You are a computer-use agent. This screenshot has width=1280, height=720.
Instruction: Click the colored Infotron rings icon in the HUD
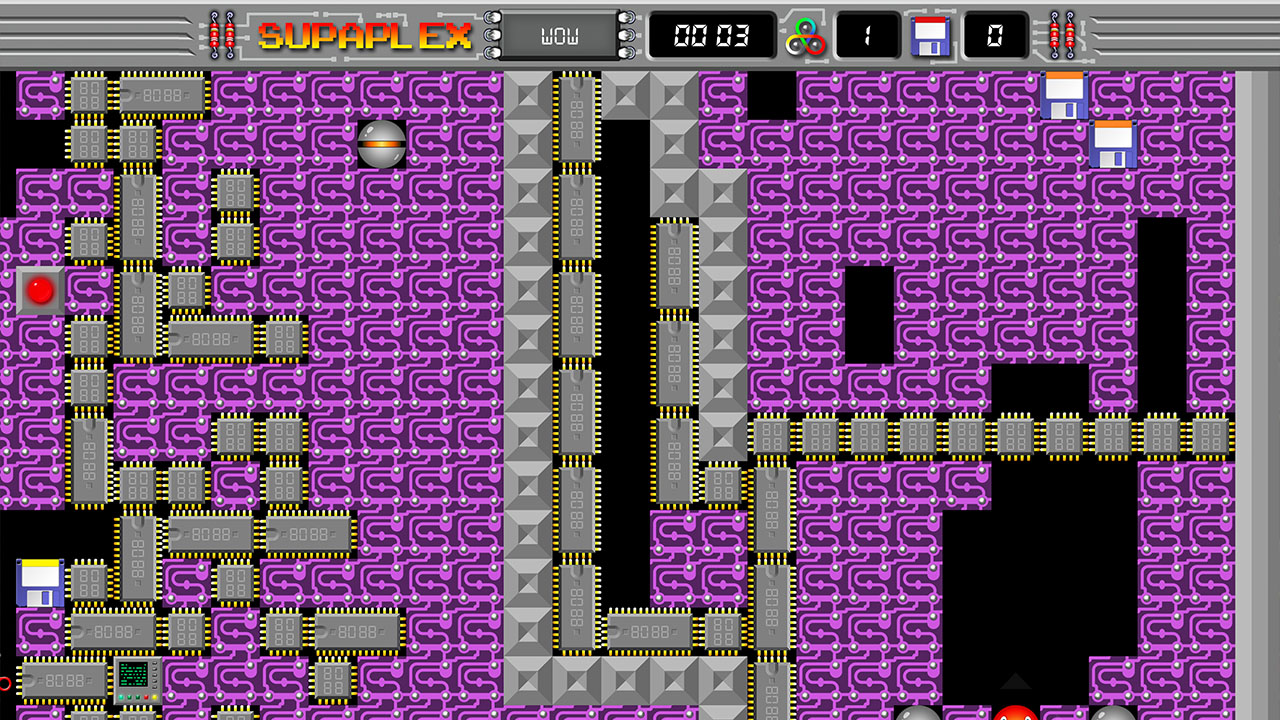point(805,35)
